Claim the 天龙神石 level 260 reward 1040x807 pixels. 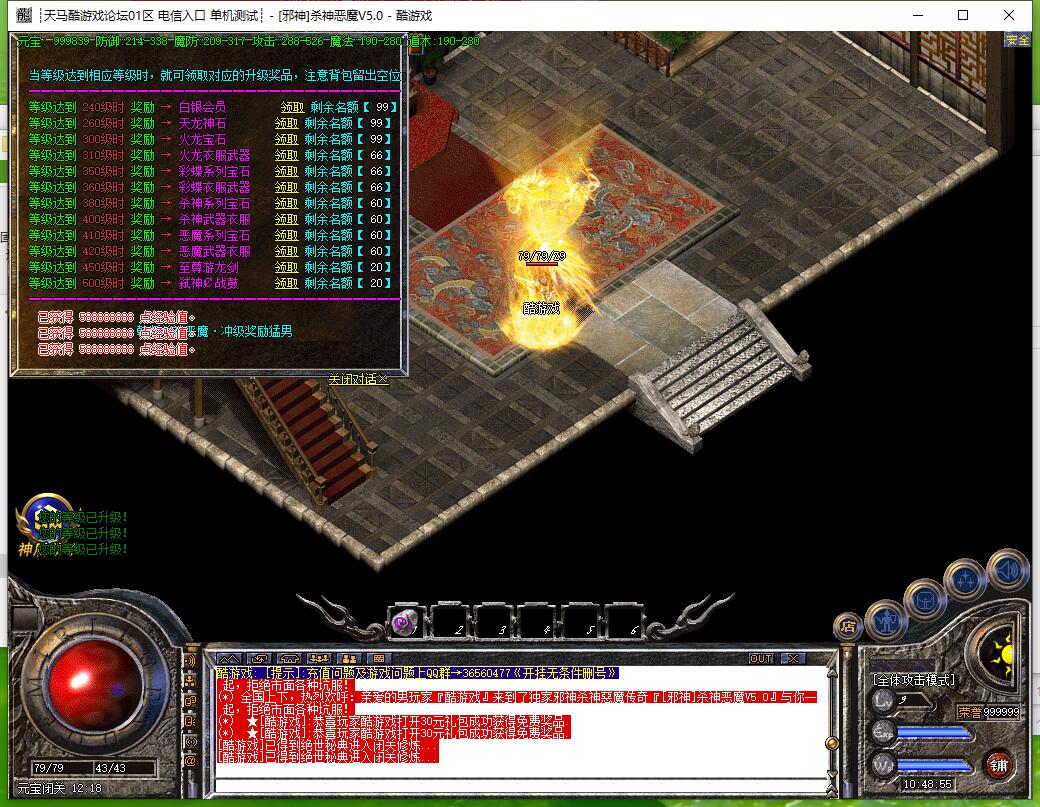coord(287,123)
